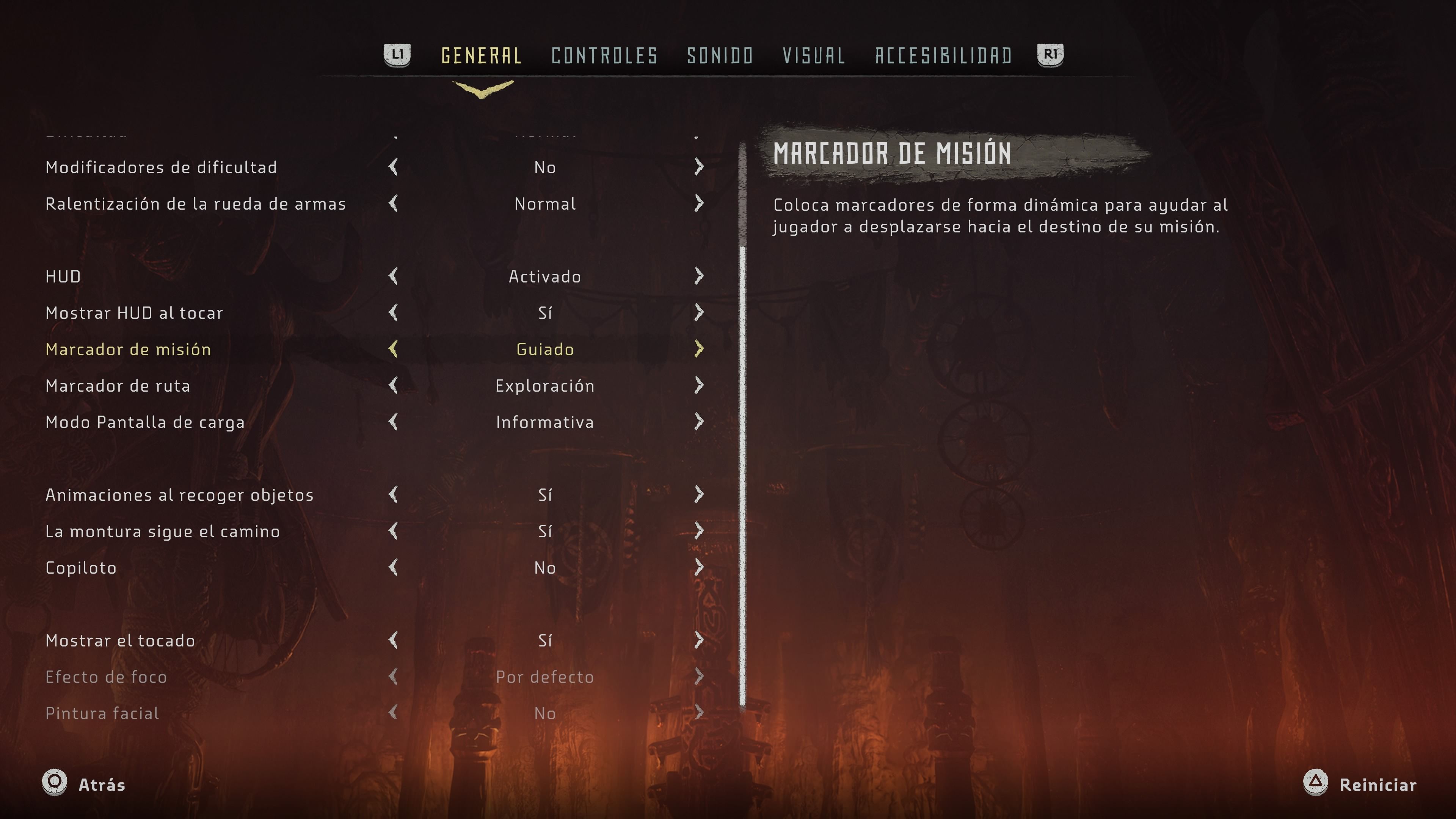1456x819 pixels.
Task: Change Mostrar el tocado using left arrow
Action: click(394, 640)
